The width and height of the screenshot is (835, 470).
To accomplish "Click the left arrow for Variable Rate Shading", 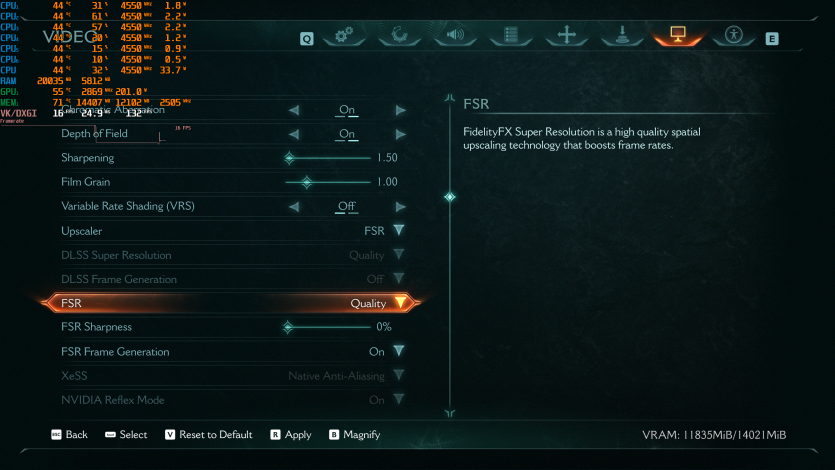I will pos(295,207).
